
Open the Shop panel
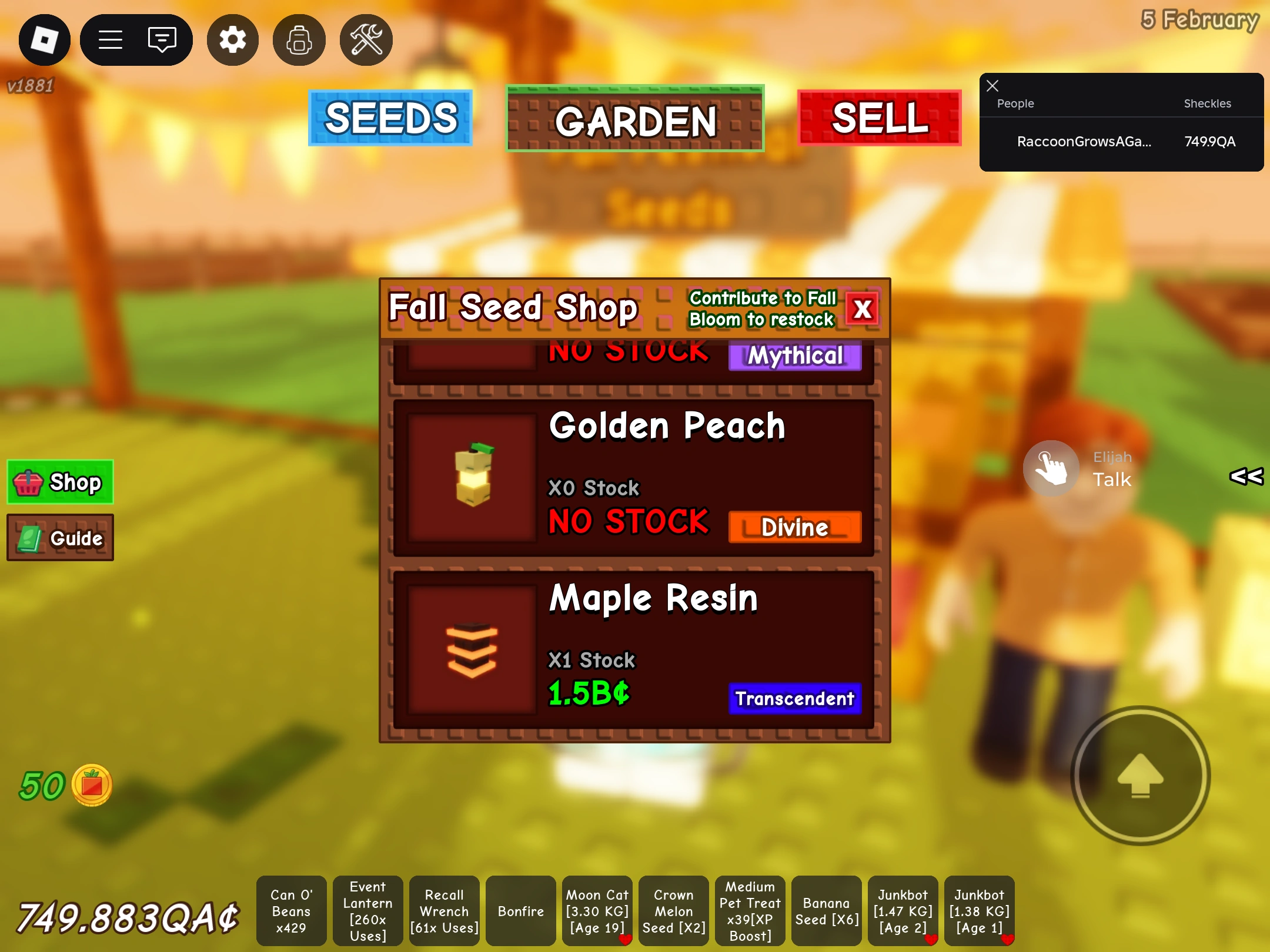[59, 482]
